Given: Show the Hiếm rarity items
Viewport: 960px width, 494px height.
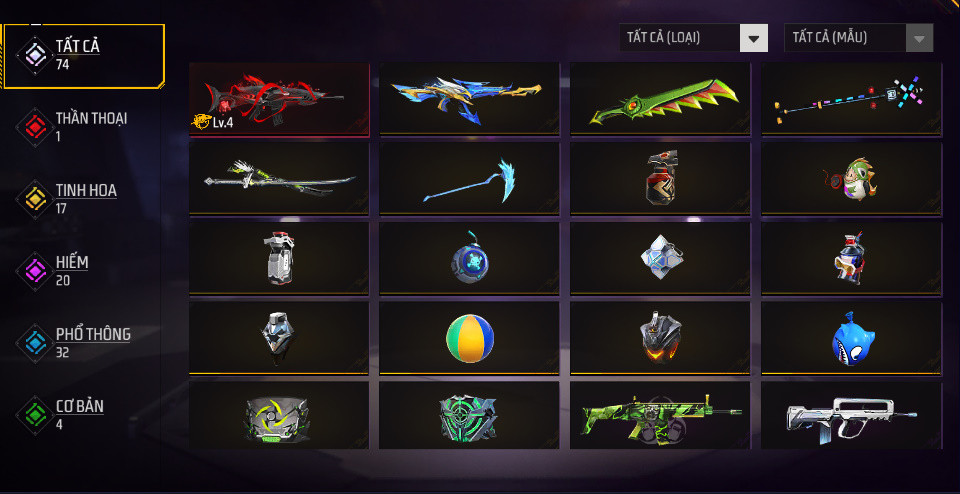Looking at the screenshot, I should pos(83,270).
